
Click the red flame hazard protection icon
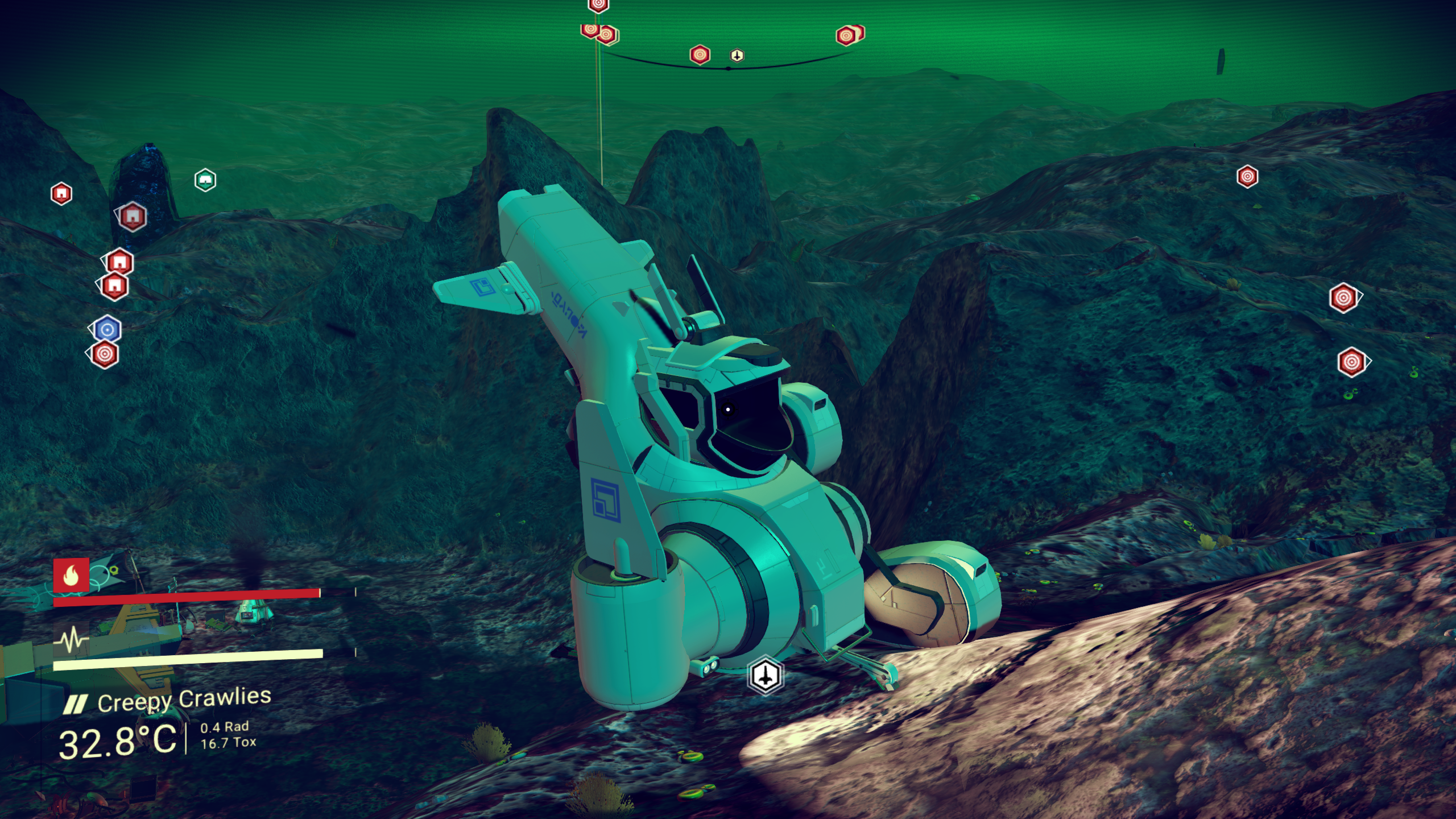(x=71, y=576)
